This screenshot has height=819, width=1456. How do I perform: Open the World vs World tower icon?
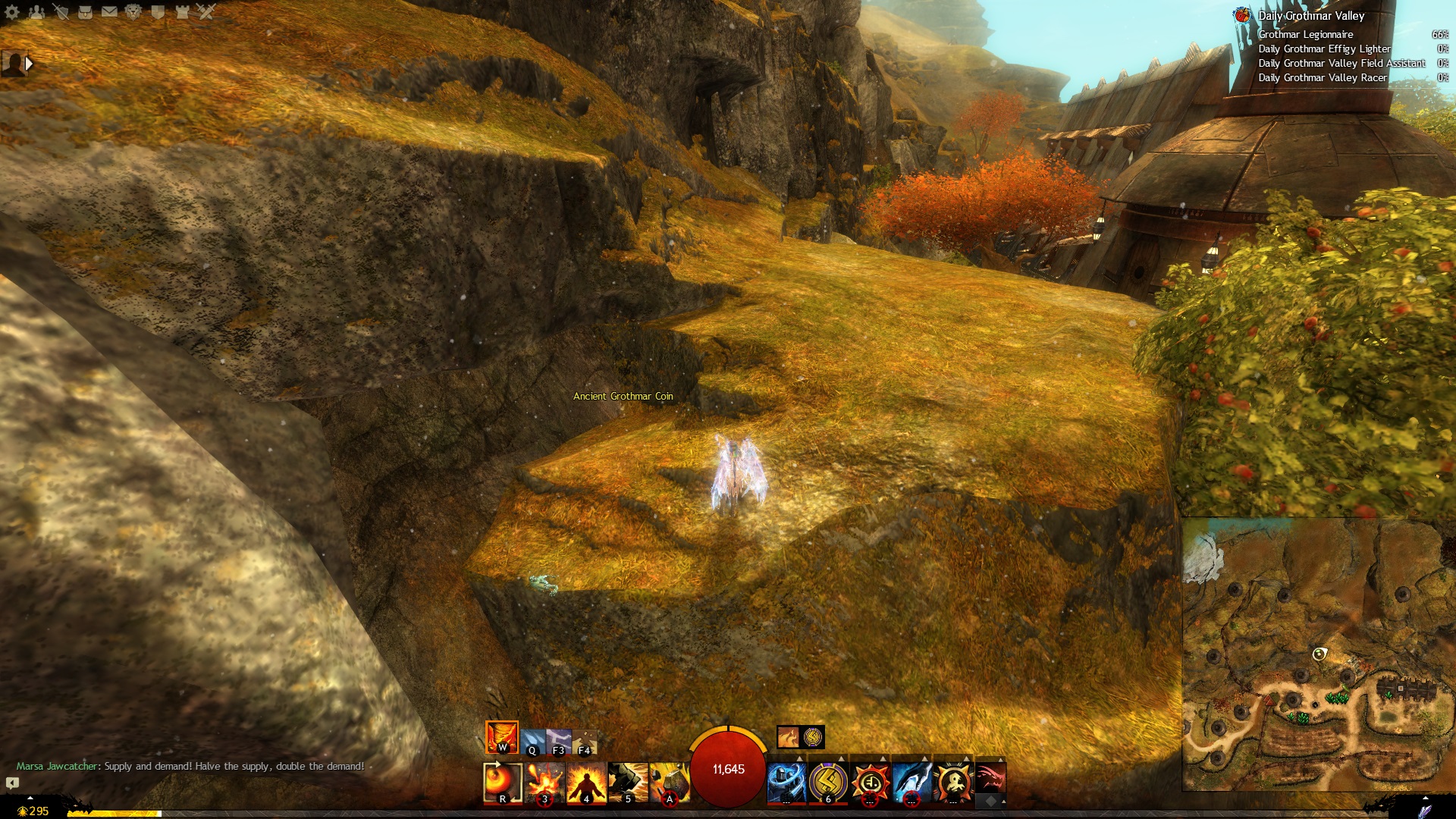182,12
